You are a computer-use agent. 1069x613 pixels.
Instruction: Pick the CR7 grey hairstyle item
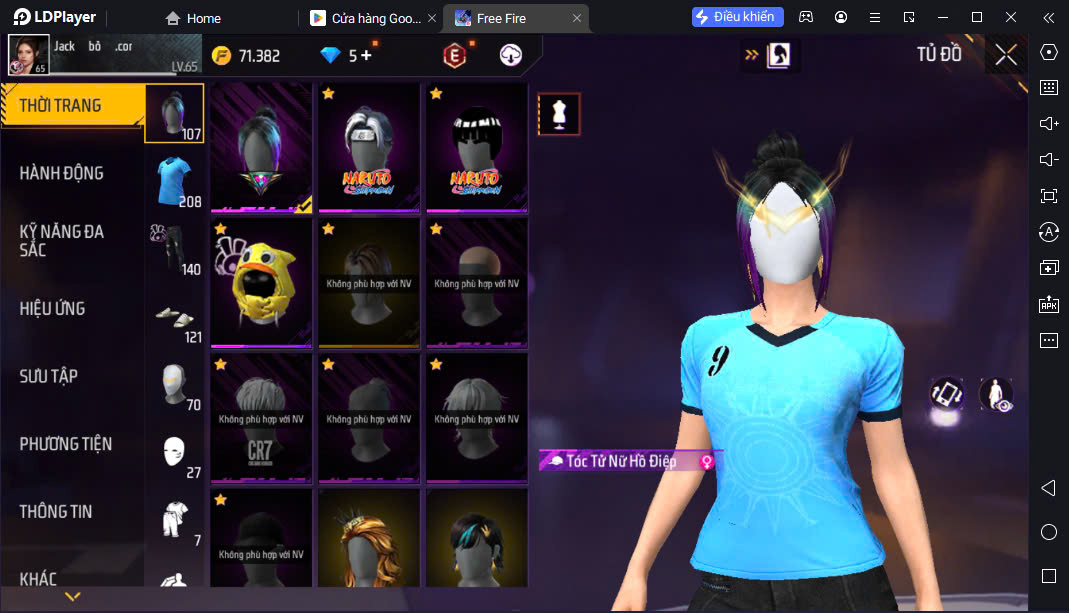[x=261, y=418]
